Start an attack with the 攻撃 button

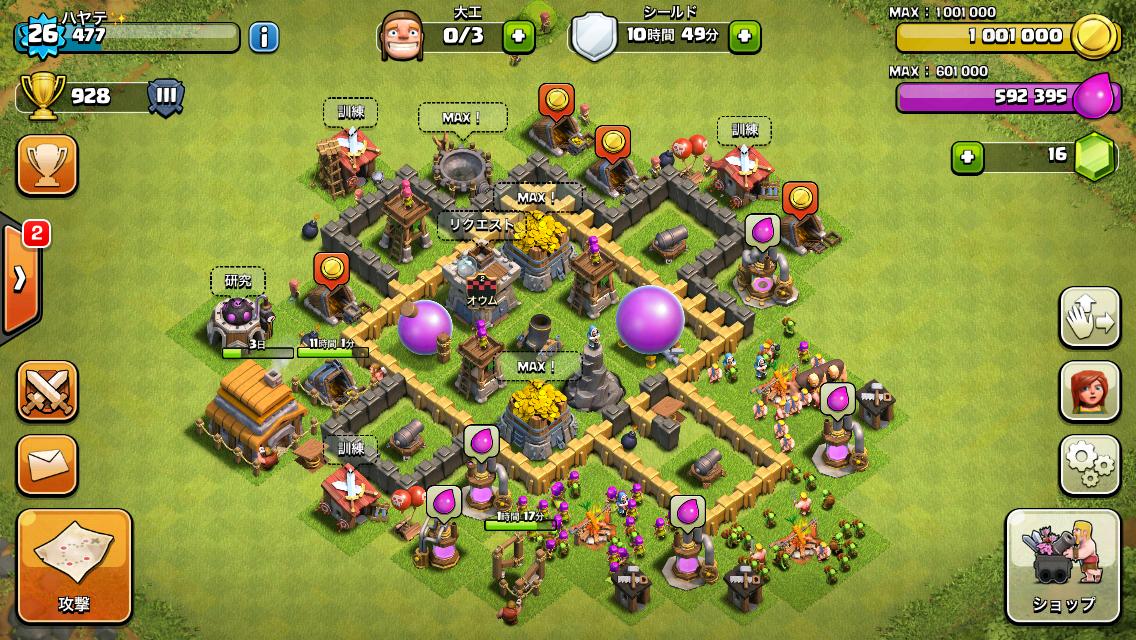click(x=74, y=566)
